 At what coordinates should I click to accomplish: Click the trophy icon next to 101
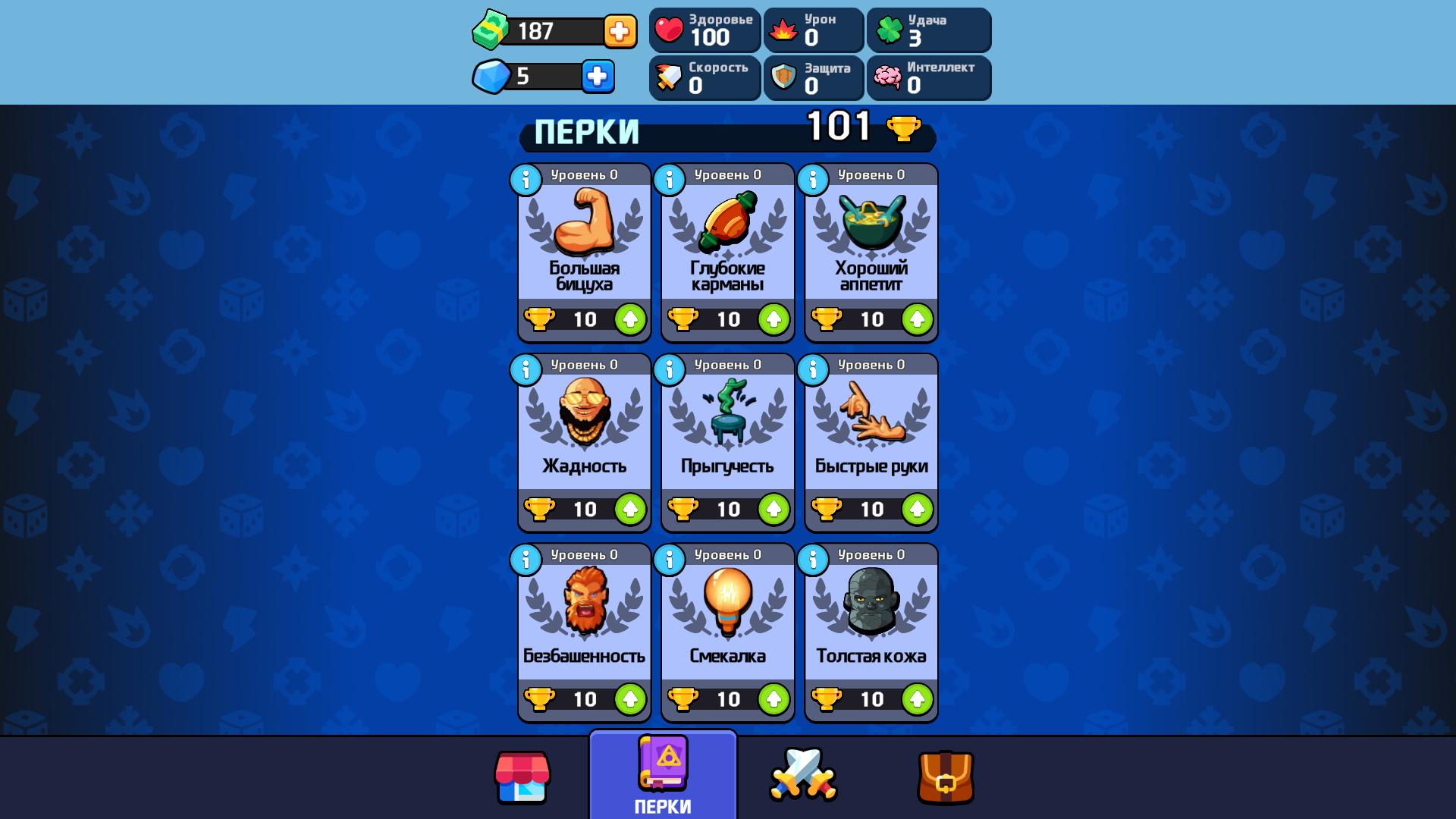coord(902,129)
